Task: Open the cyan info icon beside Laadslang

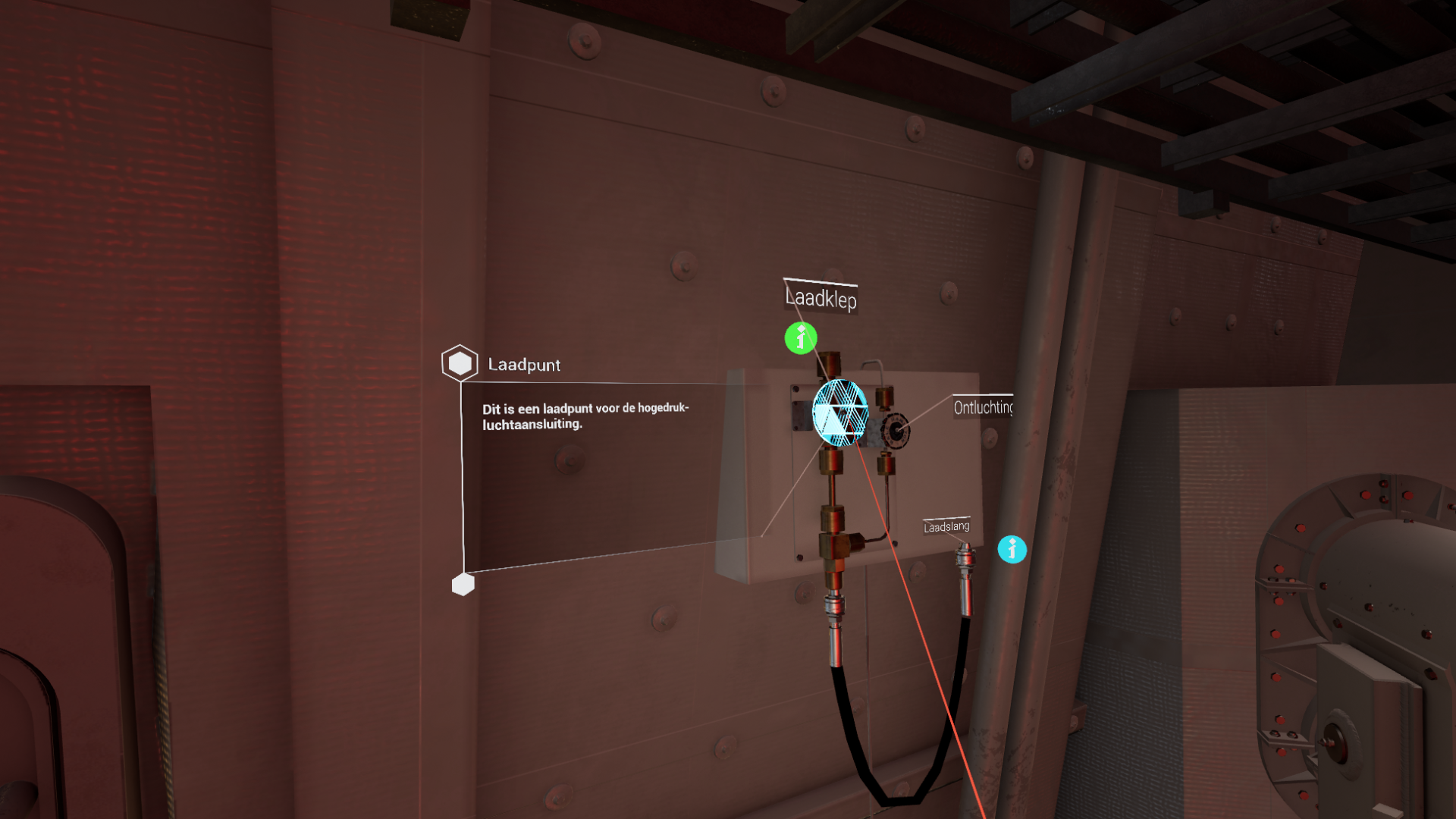Action: click(1012, 549)
